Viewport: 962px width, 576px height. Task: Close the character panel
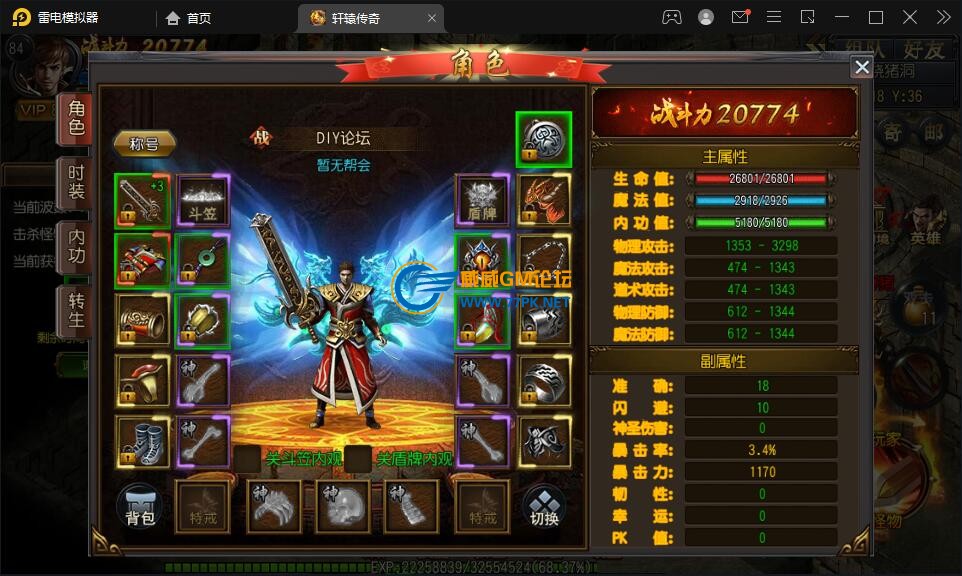pos(861,67)
